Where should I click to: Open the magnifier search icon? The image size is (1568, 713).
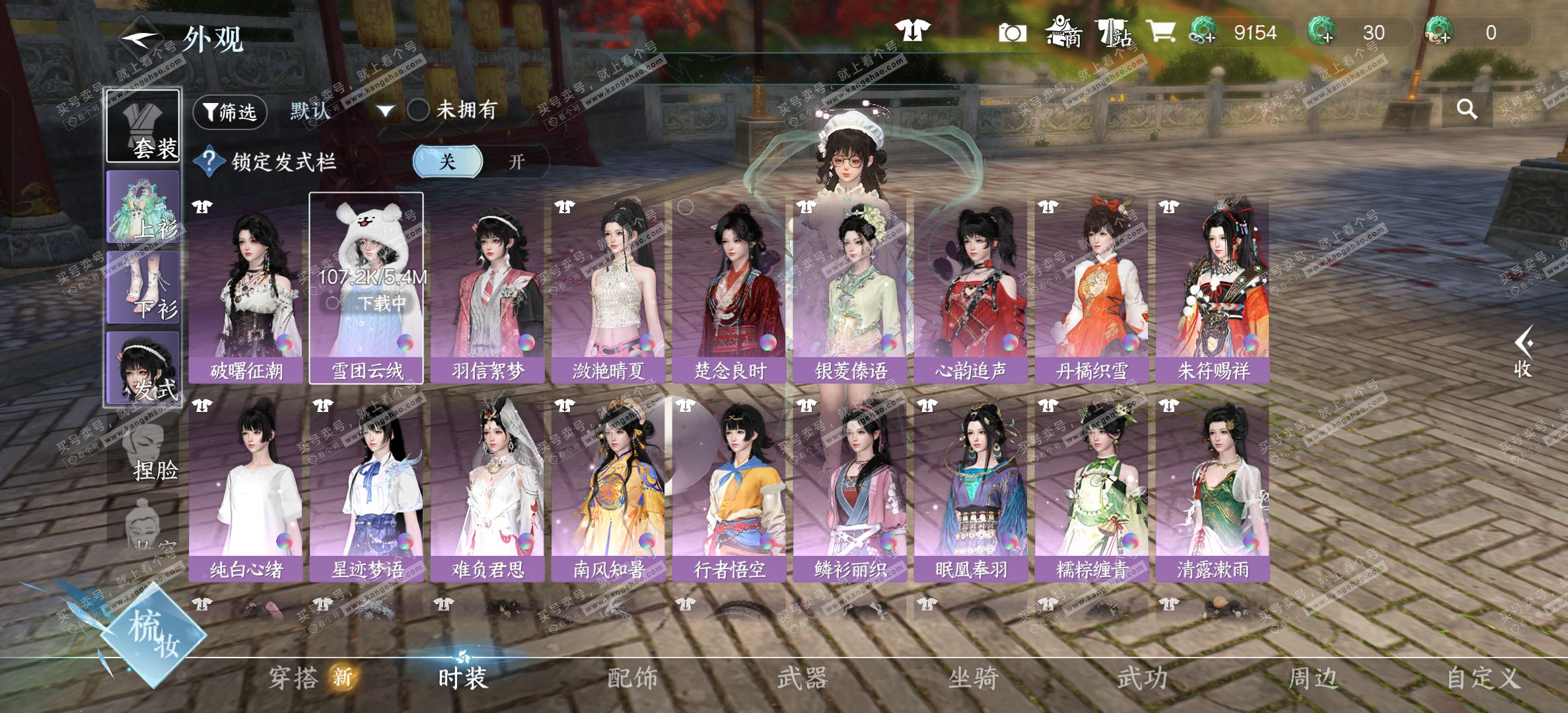point(1466,109)
